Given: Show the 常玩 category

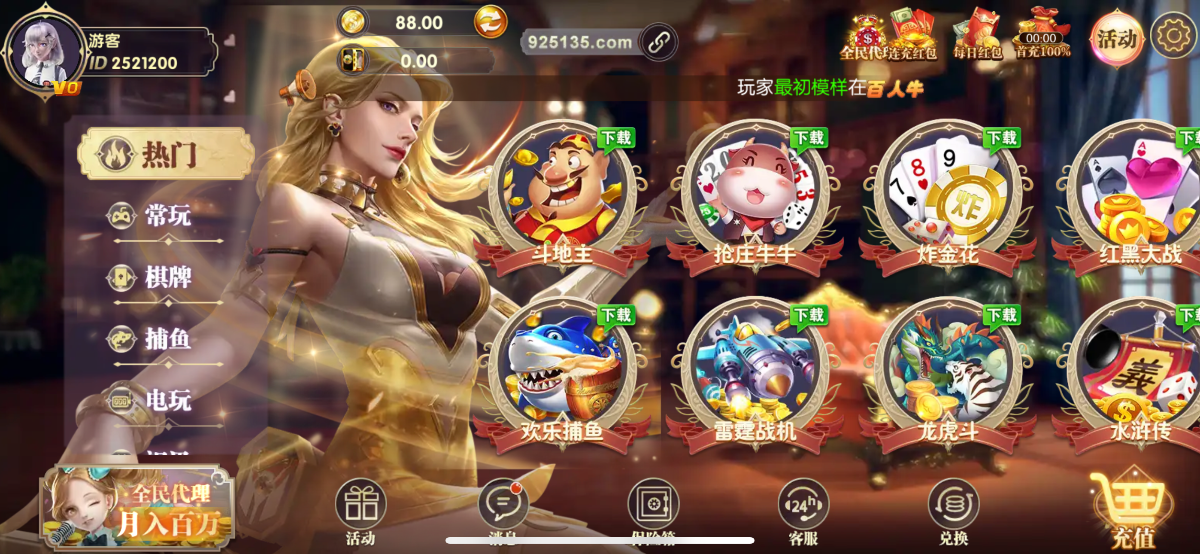Looking at the screenshot, I should click(166, 215).
